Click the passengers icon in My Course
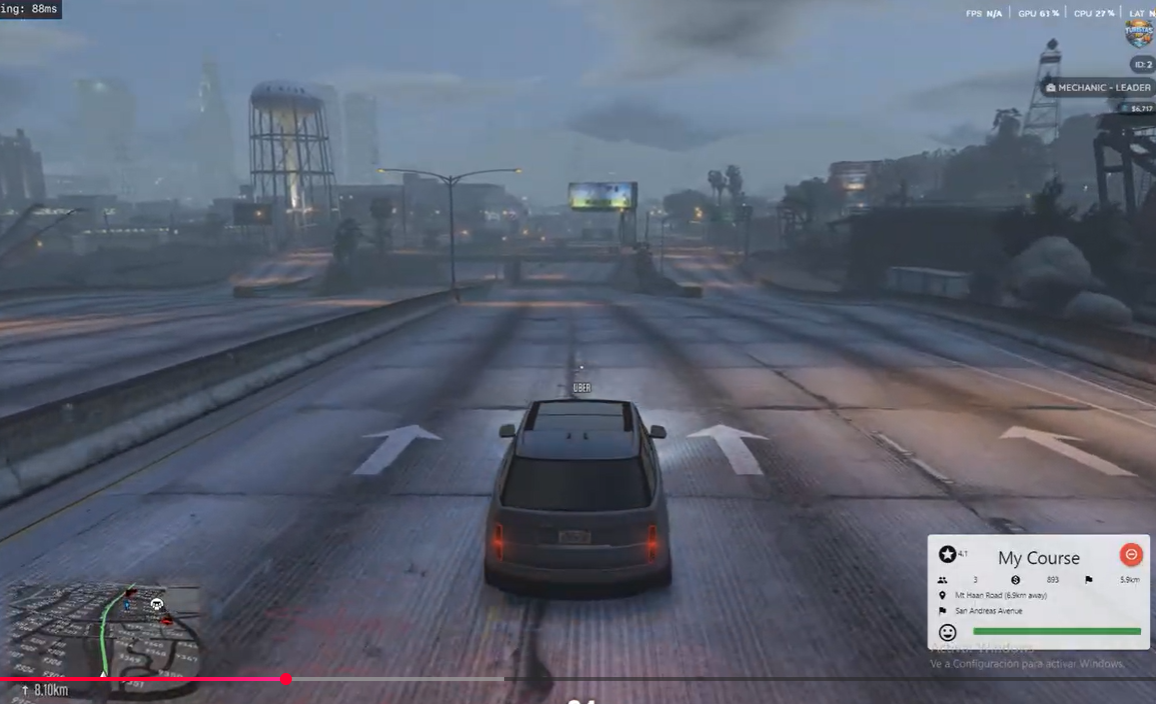The image size is (1156, 704). [942, 580]
